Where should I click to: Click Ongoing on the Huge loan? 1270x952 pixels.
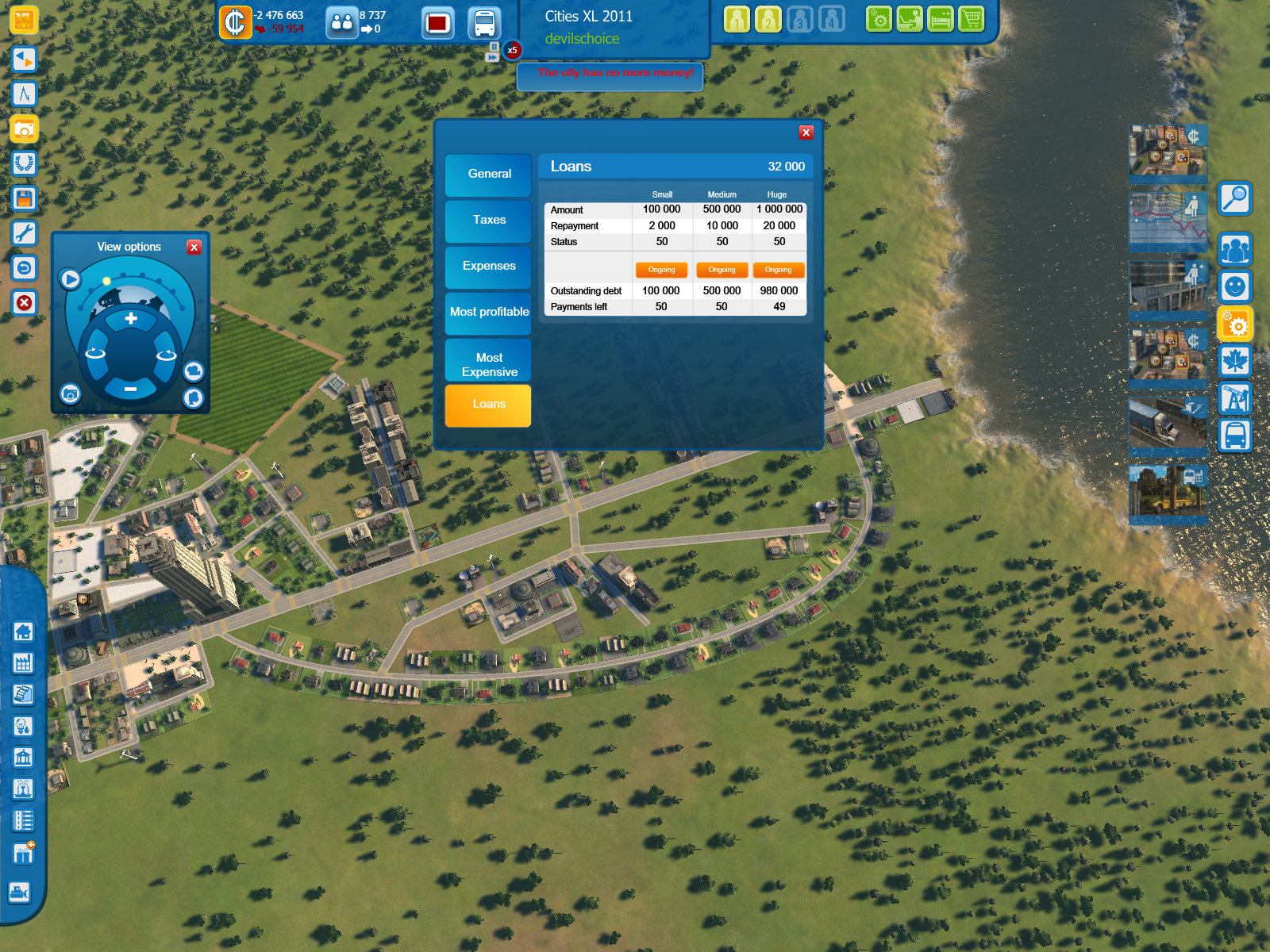coord(778,270)
